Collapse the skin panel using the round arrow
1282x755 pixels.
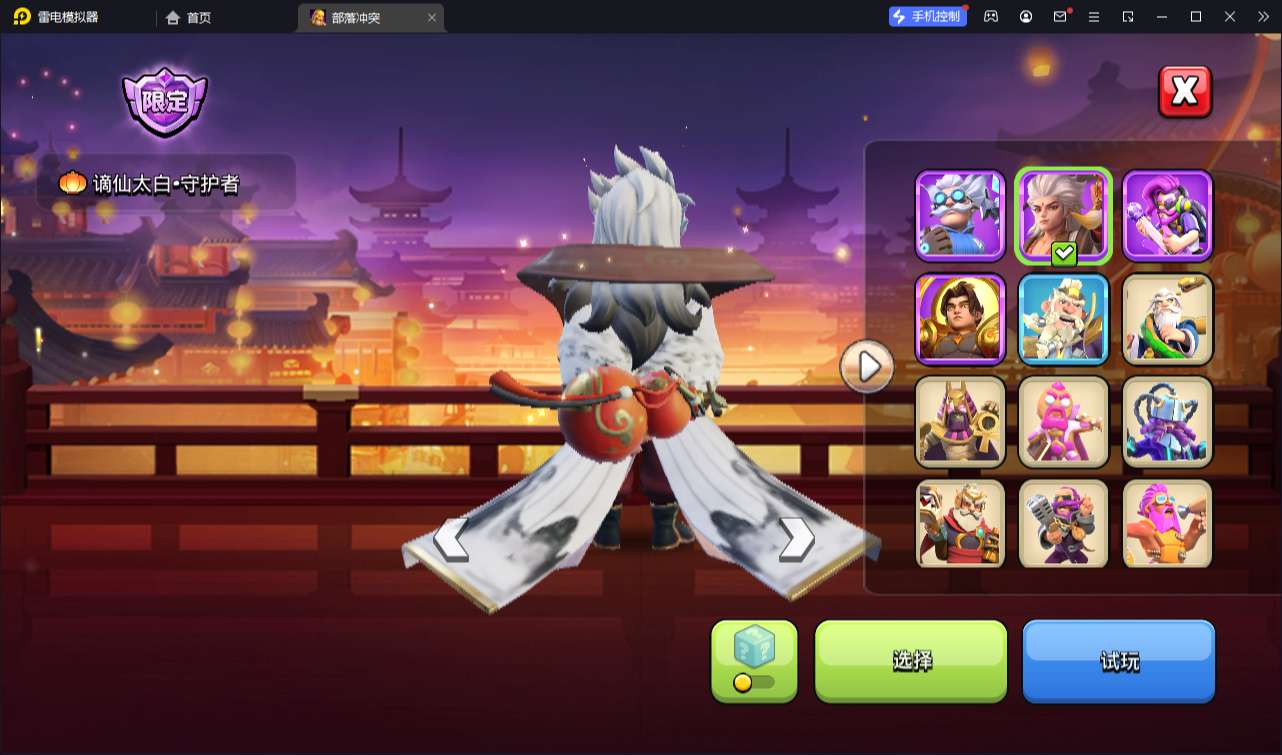pyautogui.click(x=866, y=367)
